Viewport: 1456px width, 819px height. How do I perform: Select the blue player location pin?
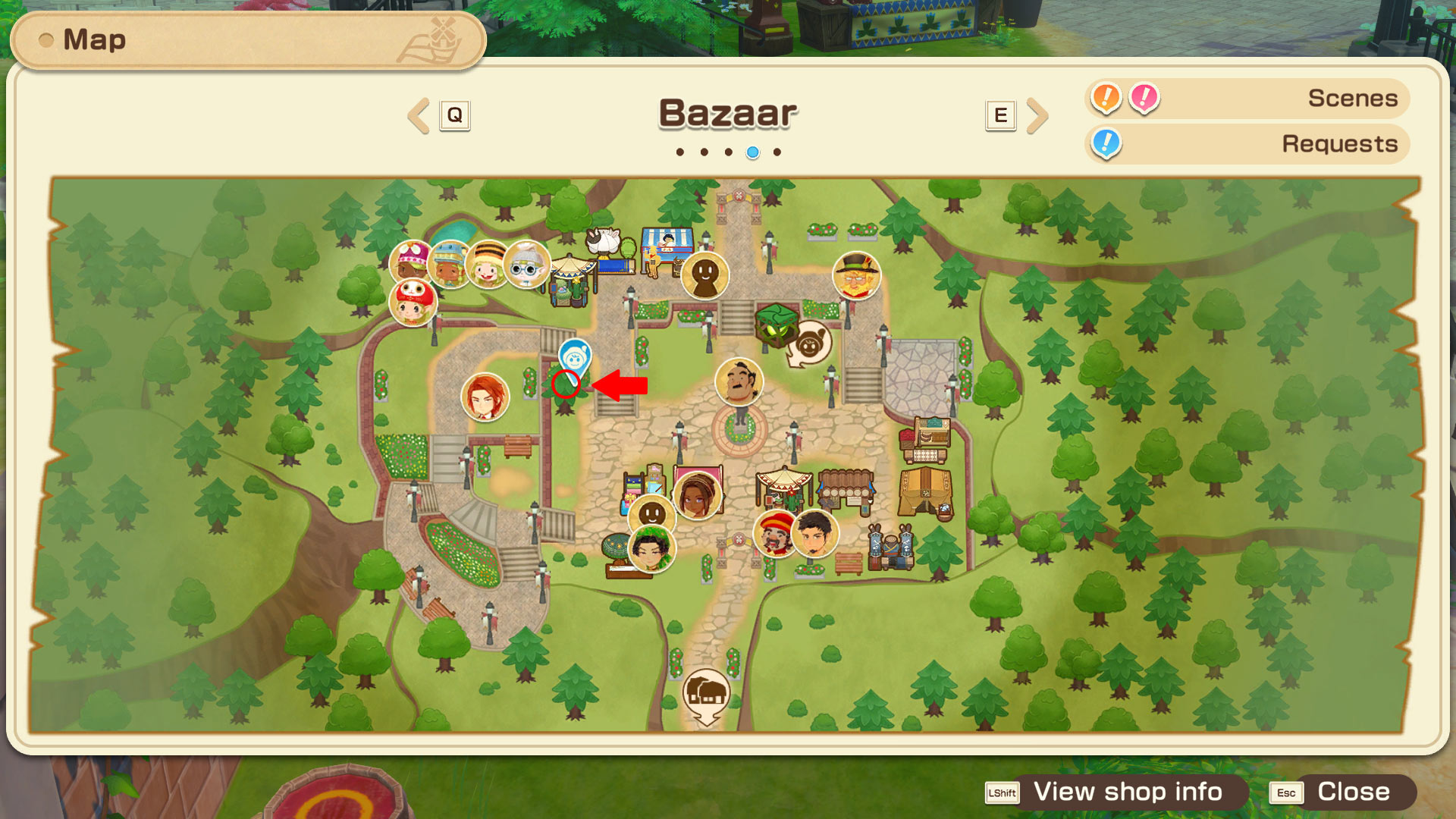[x=574, y=358]
